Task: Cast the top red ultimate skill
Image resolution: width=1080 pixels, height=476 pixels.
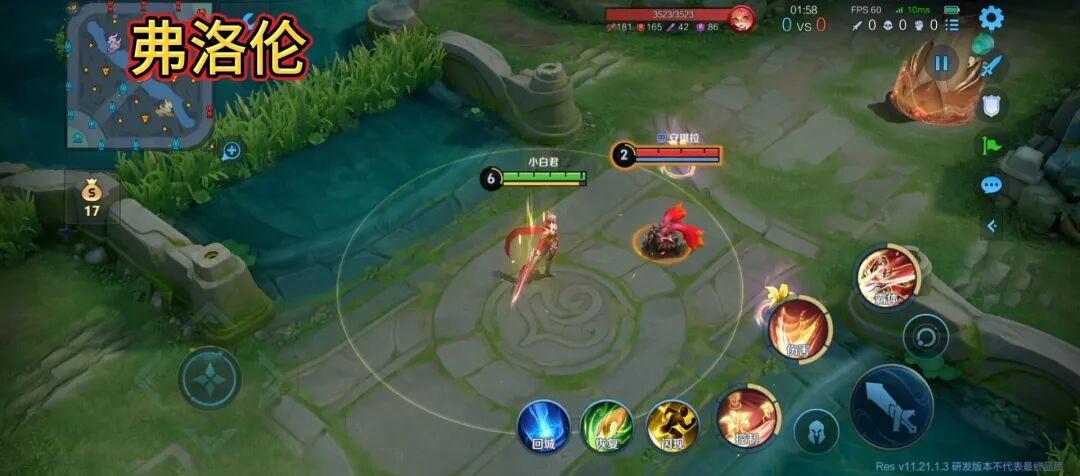Action: 886,277
